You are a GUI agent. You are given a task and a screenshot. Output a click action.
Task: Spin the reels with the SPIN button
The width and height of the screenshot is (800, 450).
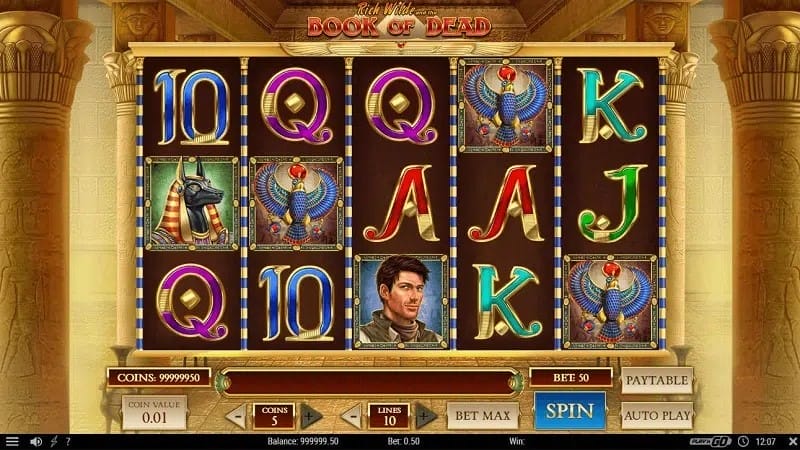coord(570,411)
